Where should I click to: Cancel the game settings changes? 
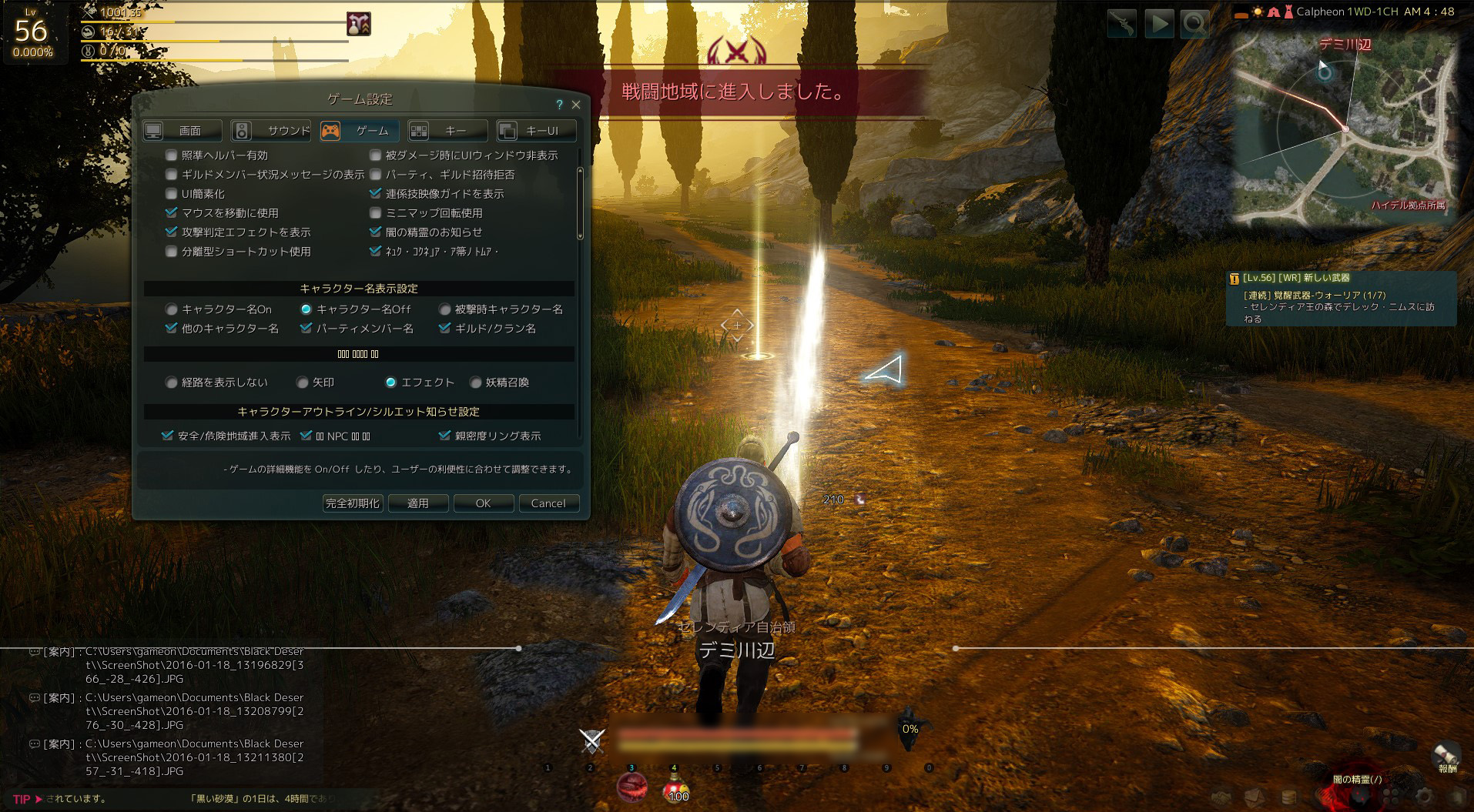click(548, 503)
